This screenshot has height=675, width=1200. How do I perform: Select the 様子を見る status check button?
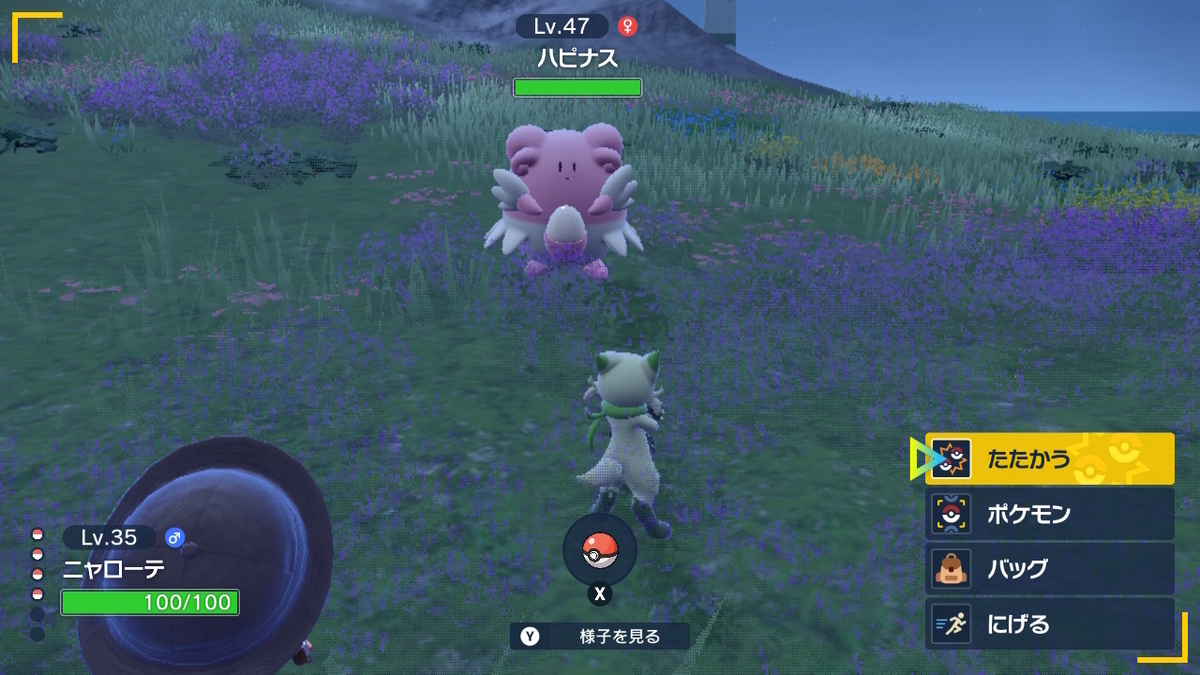[x=600, y=636]
